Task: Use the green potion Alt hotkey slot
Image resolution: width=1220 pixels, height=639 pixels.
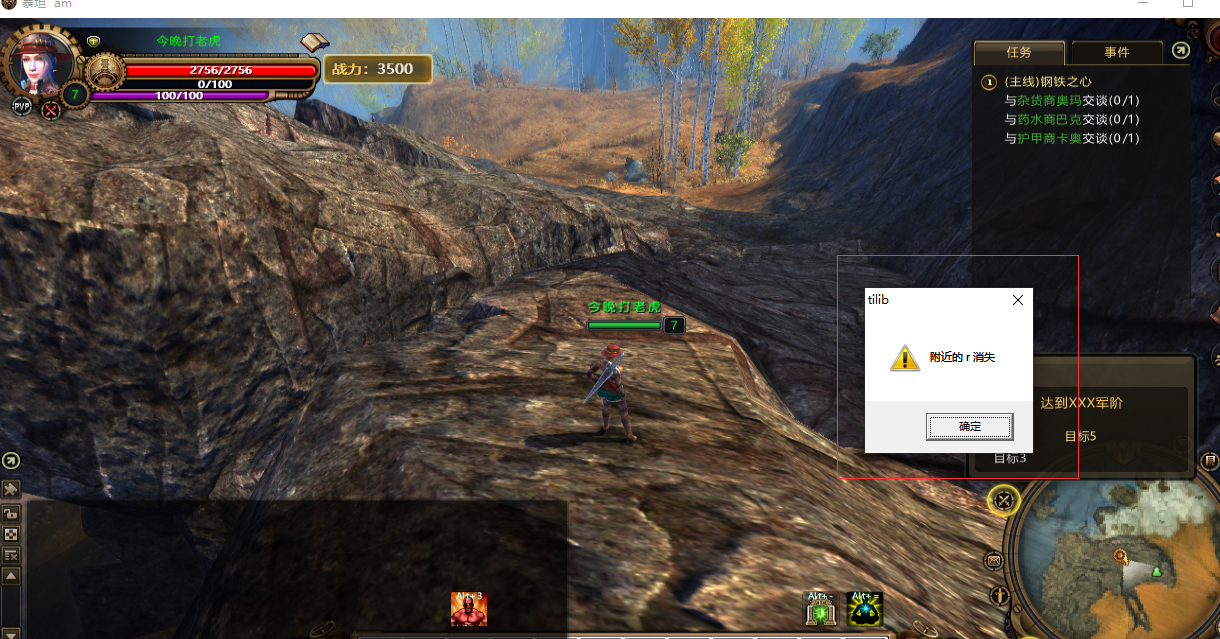Action: pyautogui.click(x=821, y=609)
